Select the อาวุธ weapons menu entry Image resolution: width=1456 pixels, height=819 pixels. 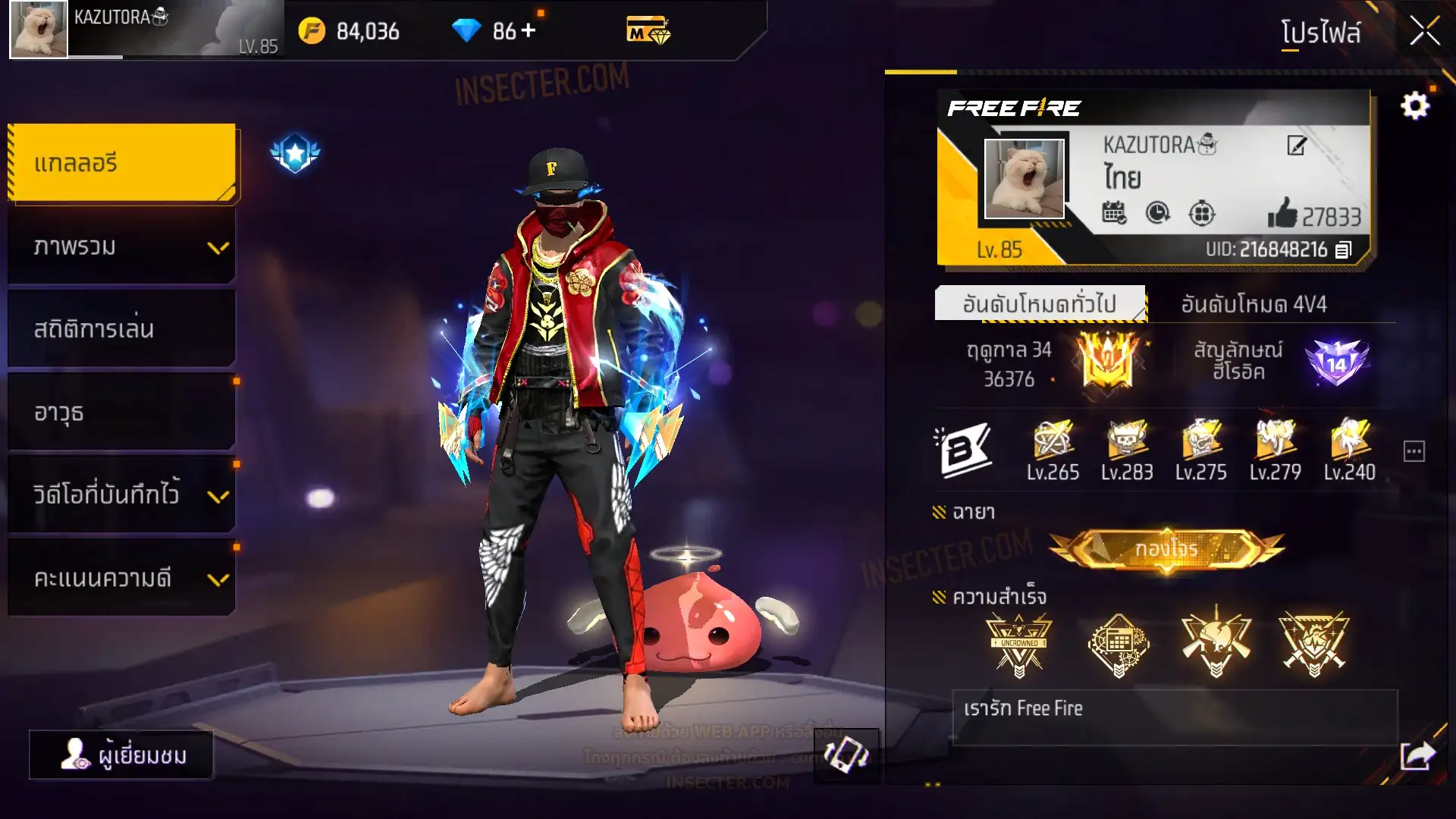point(123,413)
